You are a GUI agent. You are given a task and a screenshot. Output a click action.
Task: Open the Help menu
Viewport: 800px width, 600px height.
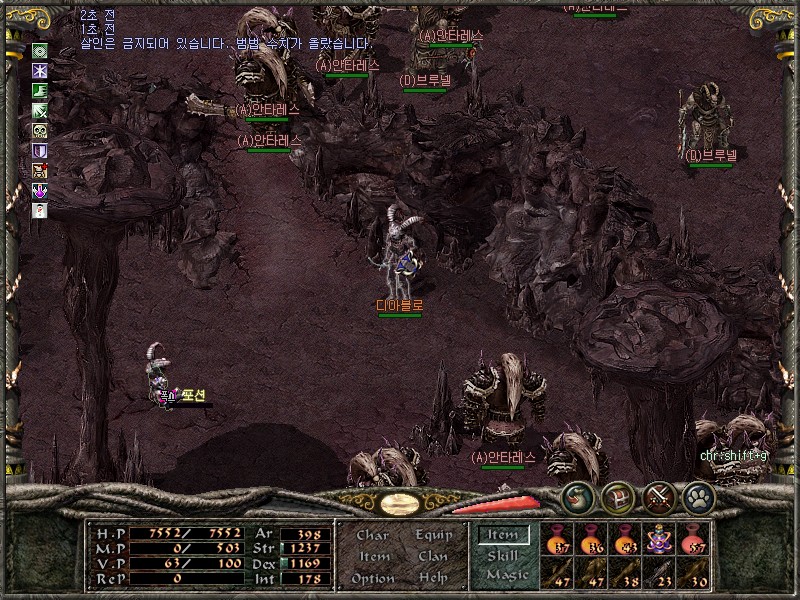pos(434,579)
